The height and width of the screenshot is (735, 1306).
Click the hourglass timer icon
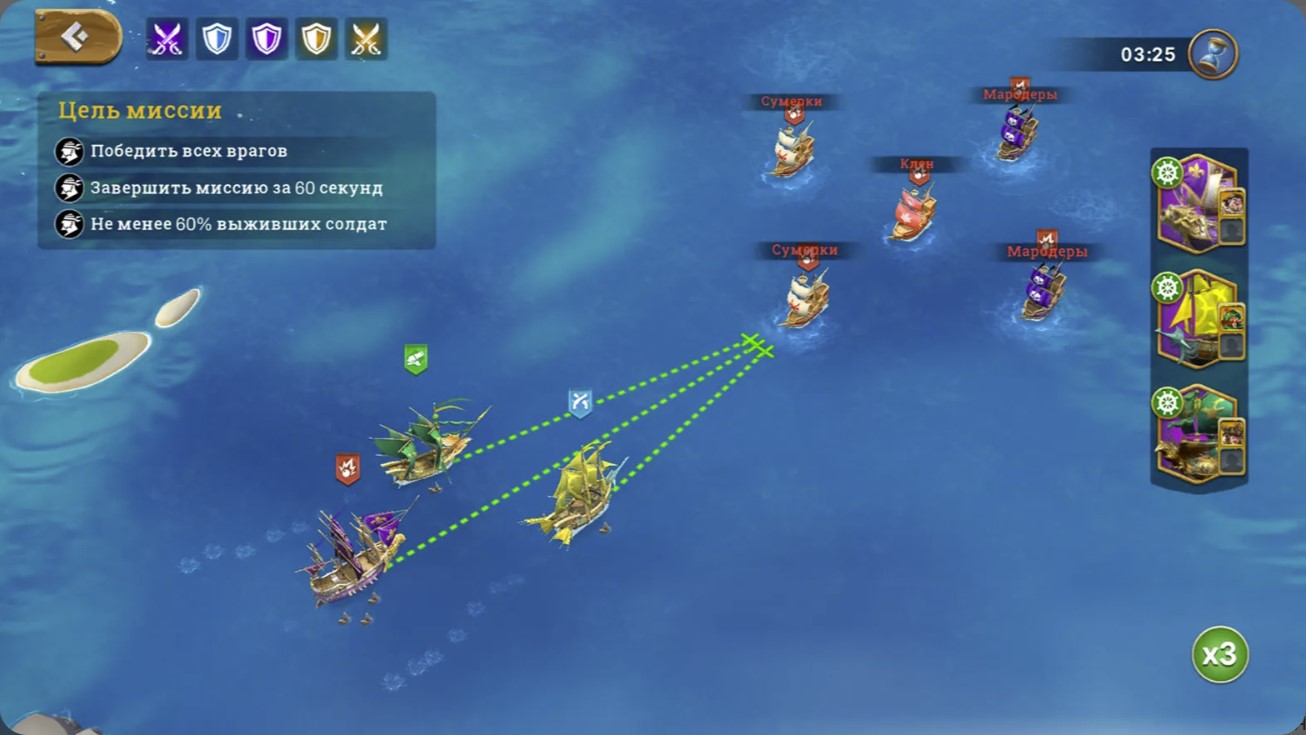click(1213, 54)
